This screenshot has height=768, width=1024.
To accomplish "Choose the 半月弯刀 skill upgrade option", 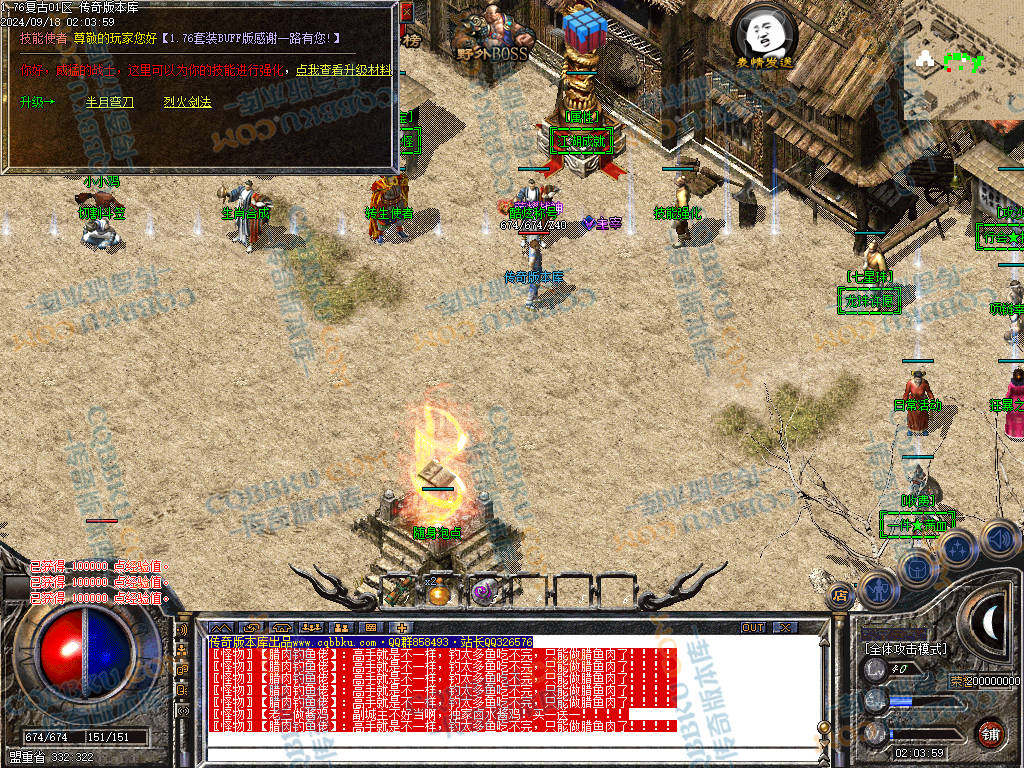I will click(x=109, y=102).
